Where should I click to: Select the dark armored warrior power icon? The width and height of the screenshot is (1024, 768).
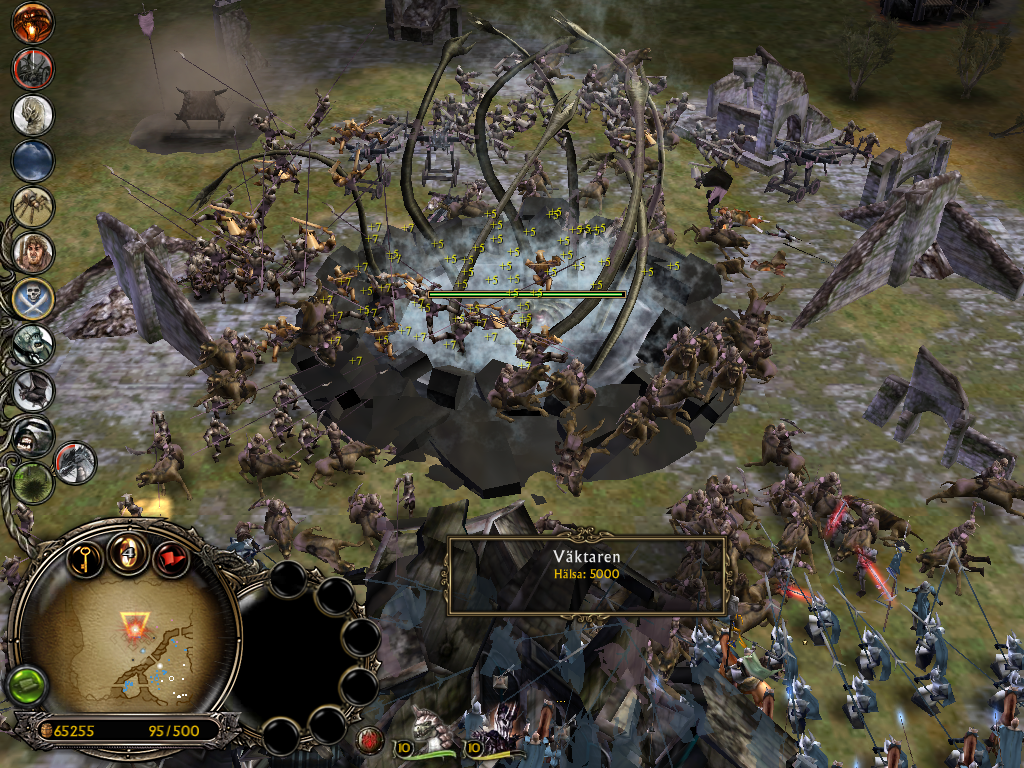point(33,69)
